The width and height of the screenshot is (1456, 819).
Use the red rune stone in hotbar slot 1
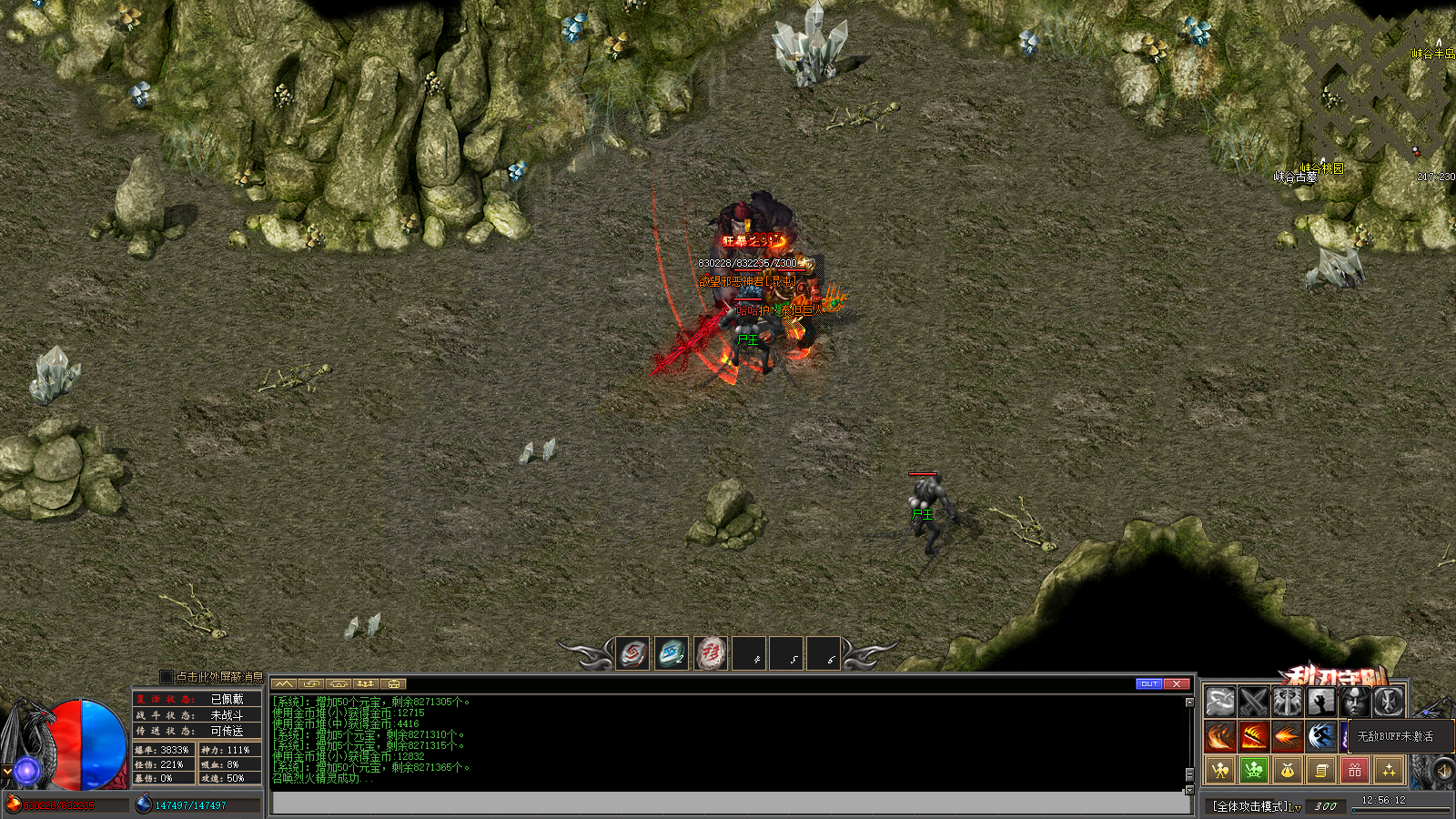632,653
